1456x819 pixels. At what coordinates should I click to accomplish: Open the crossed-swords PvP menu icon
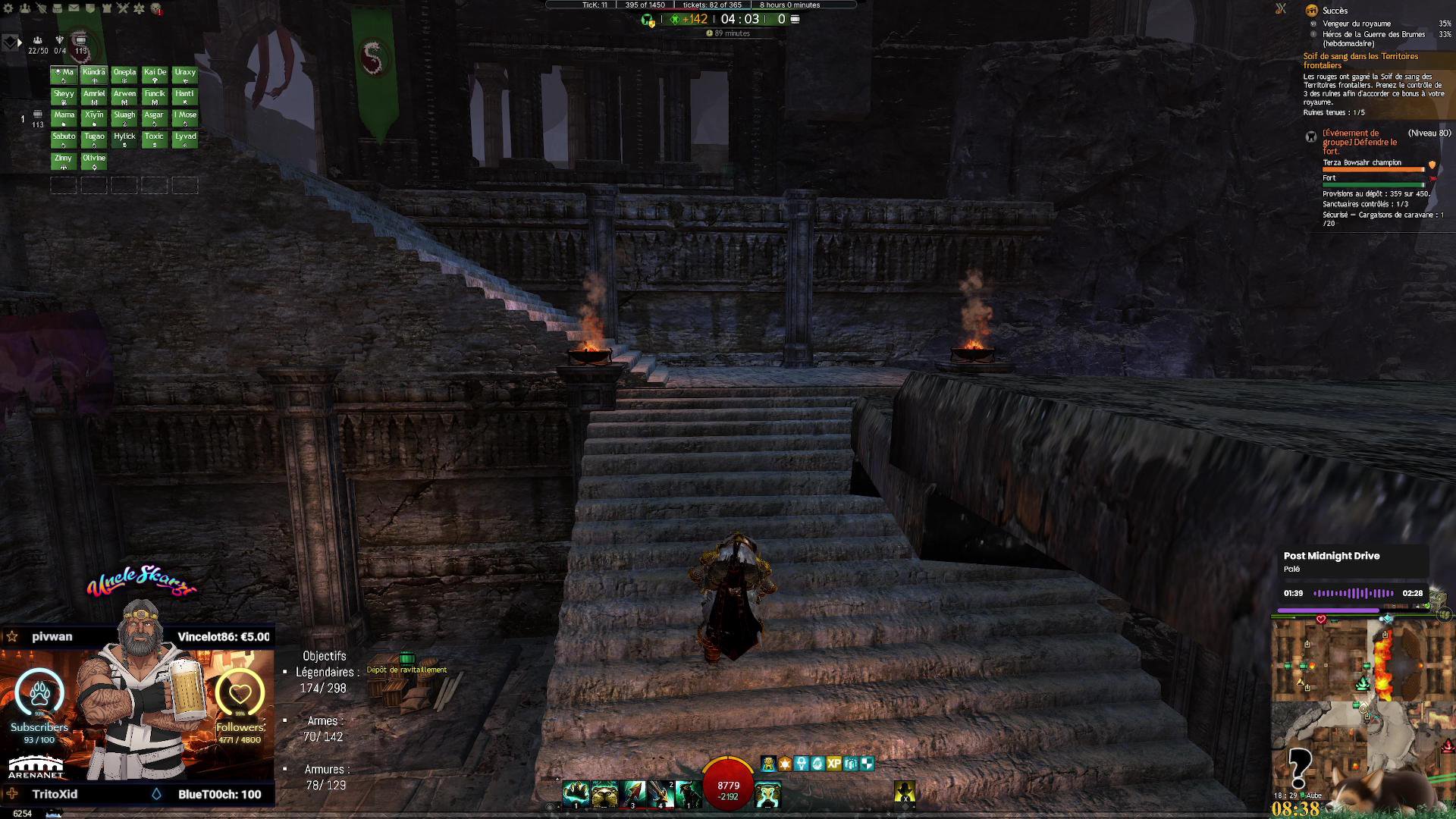tap(123, 8)
